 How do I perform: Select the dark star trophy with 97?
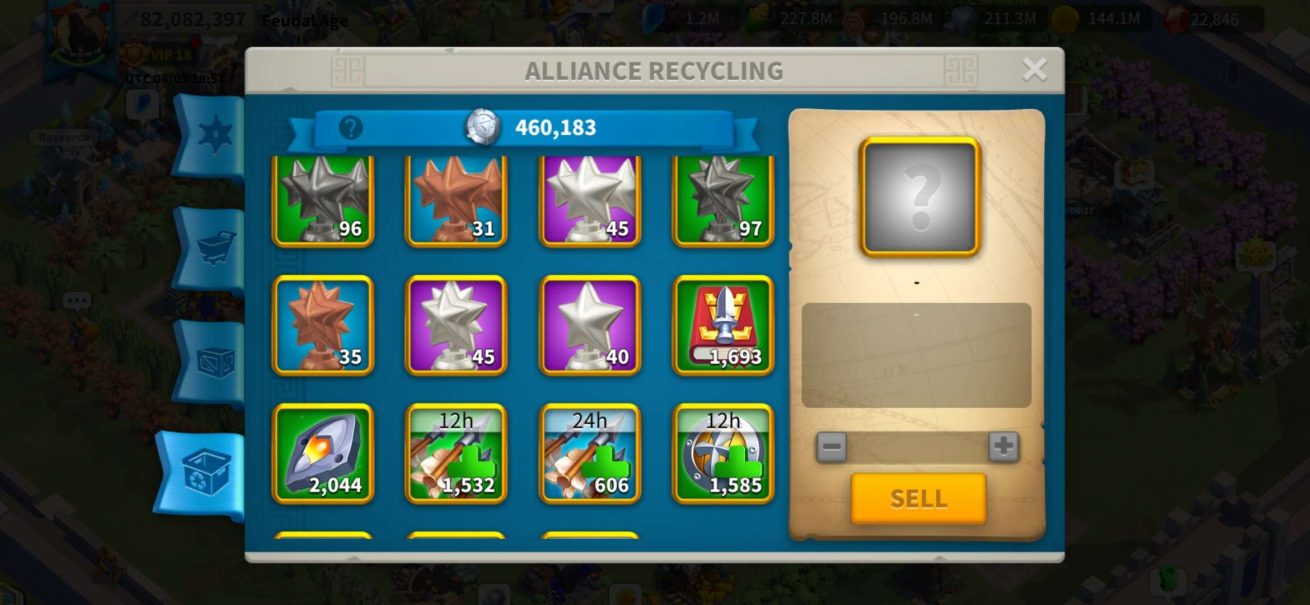(723, 201)
